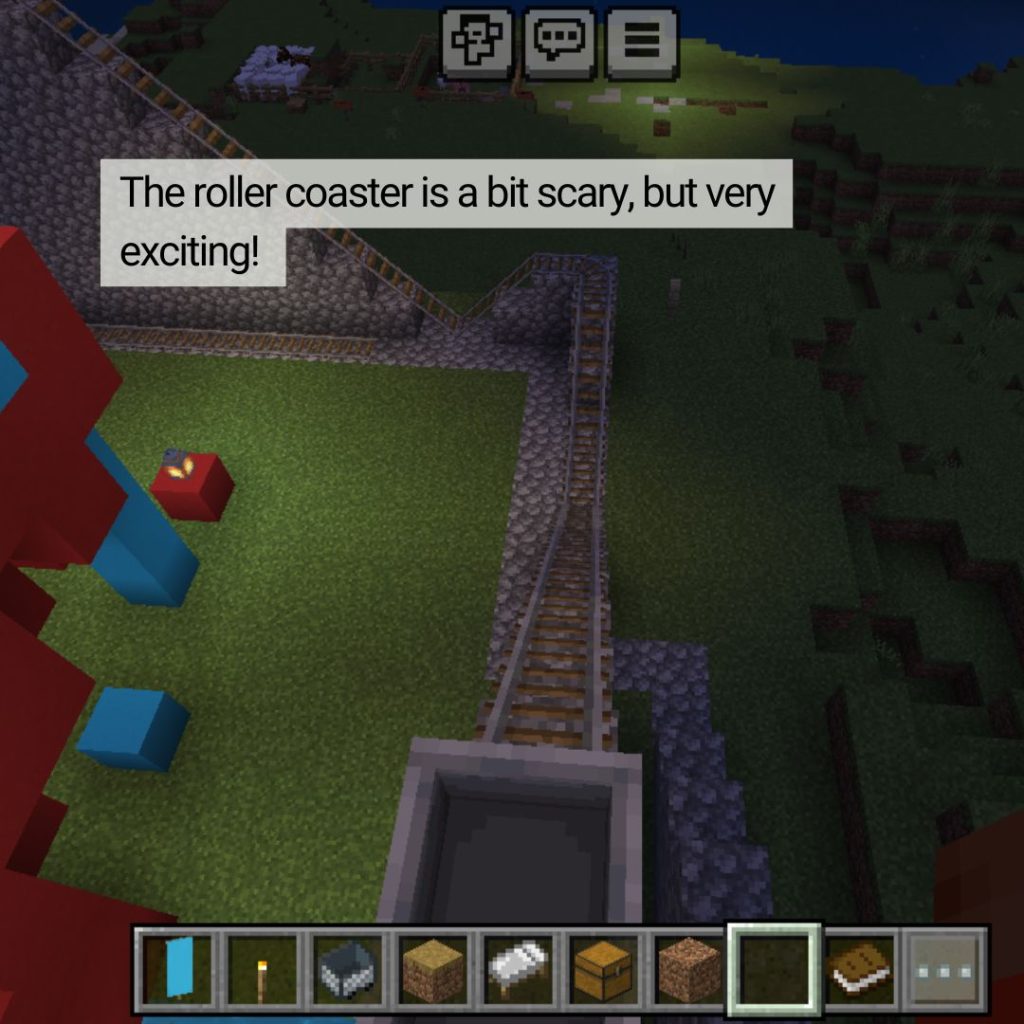Choose the grass block slot
The height and width of the screenshot is (1024, 1024).
[434, 968]
